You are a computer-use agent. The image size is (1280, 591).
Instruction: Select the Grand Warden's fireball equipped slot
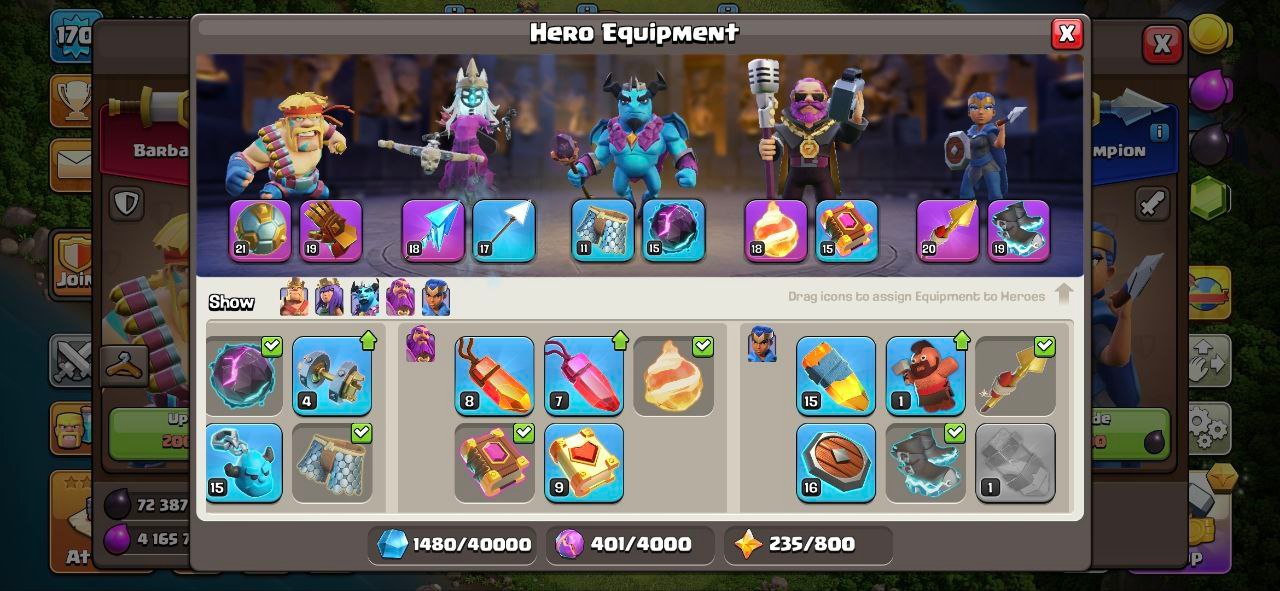[x=776, y=231]
